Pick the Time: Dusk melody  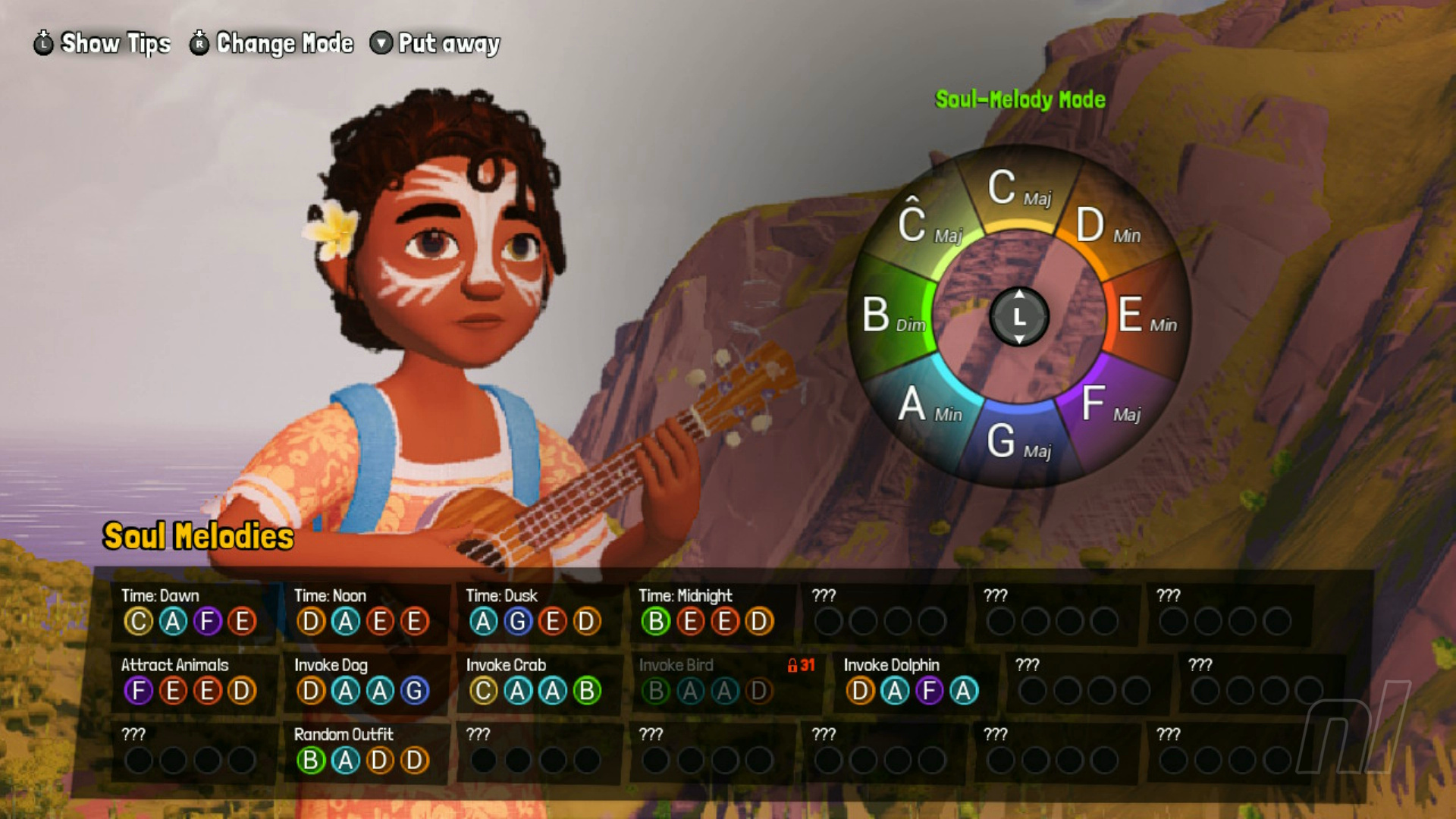[534, 611]
